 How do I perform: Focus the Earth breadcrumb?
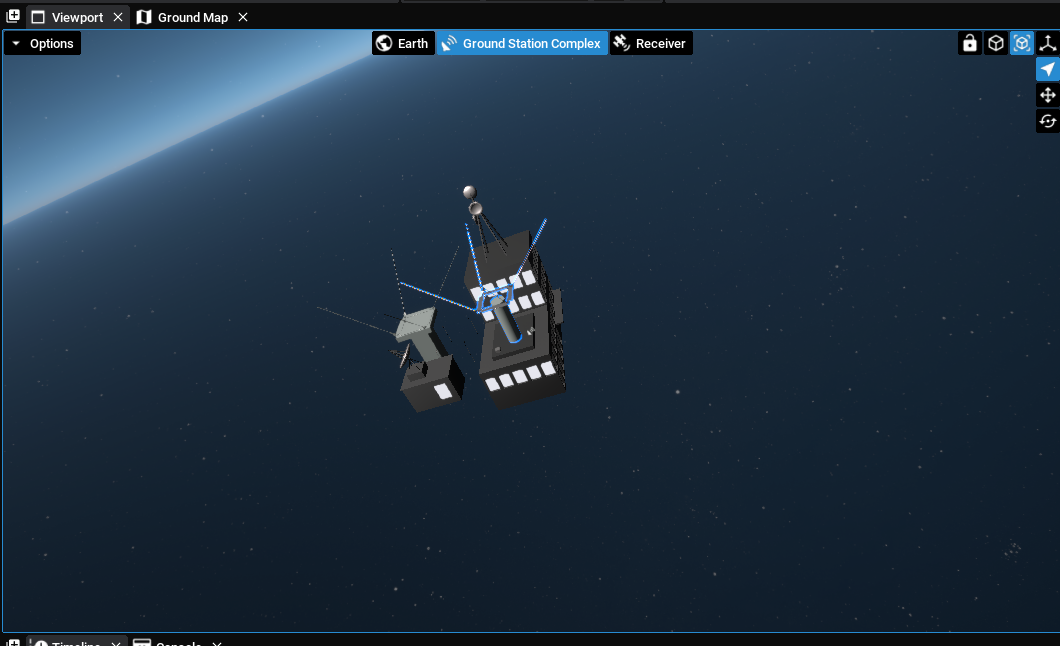click(x=403, y=44)
